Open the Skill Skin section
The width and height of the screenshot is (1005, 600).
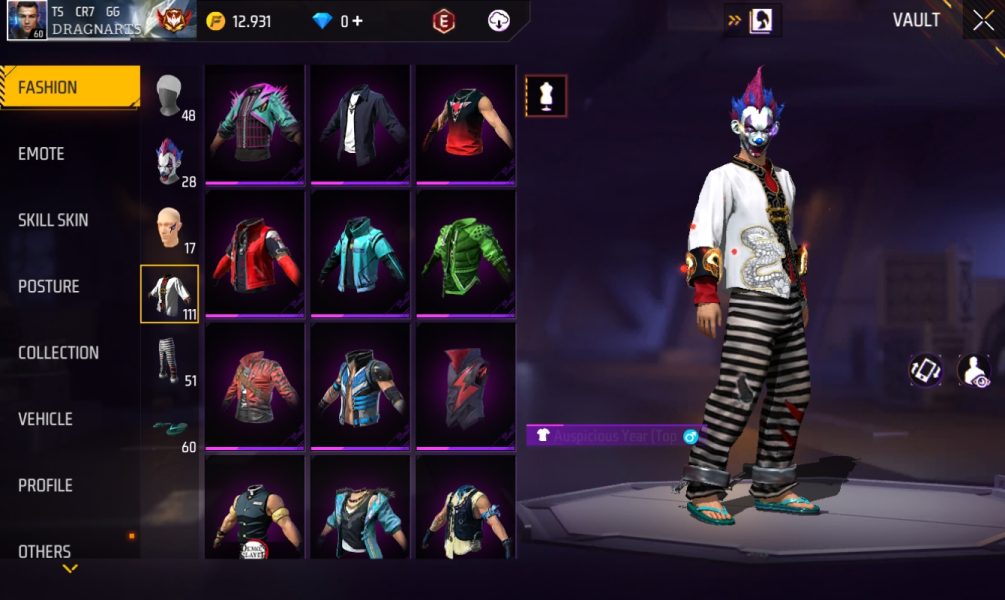53,220
